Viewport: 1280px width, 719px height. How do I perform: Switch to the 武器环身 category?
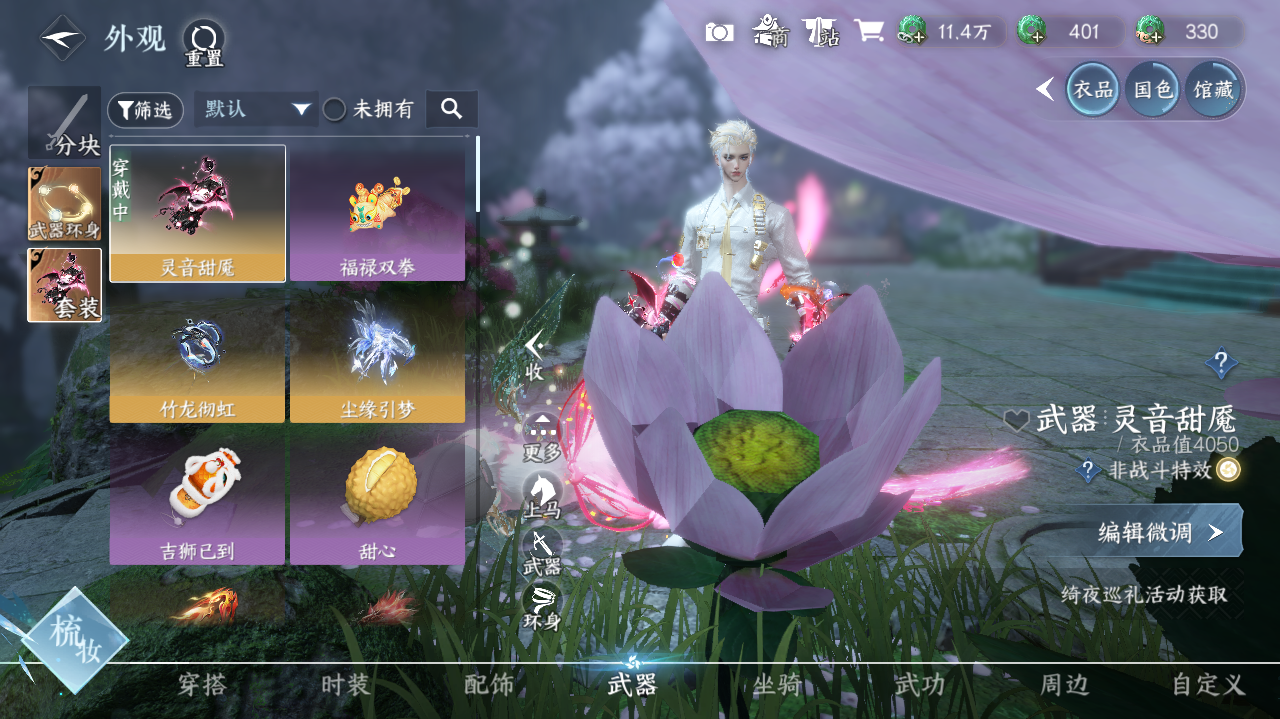pos(65,204)
